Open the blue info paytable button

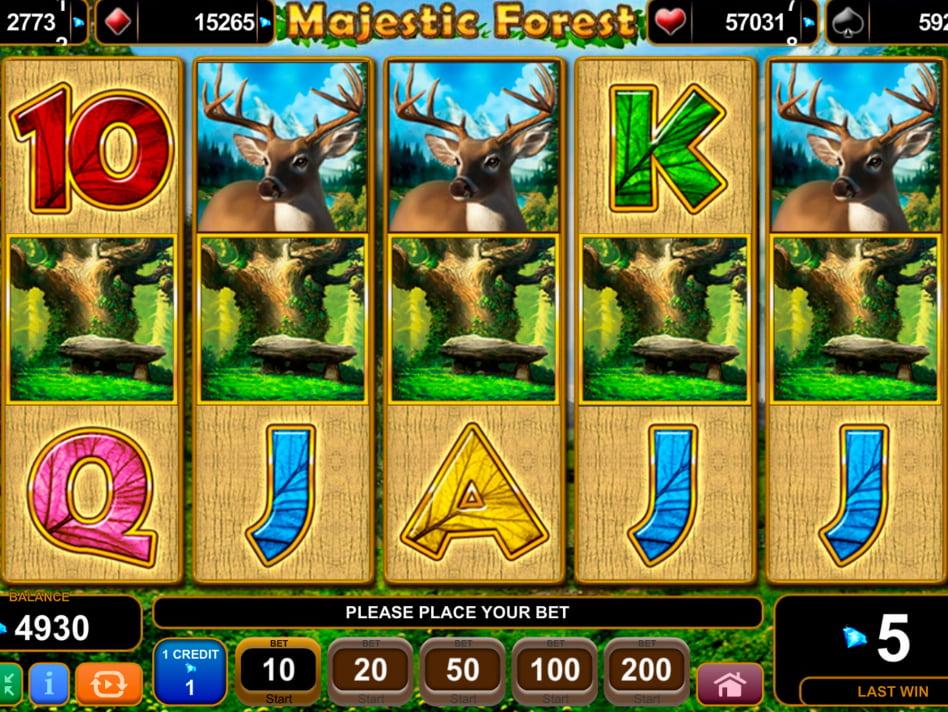click(49, 684)
